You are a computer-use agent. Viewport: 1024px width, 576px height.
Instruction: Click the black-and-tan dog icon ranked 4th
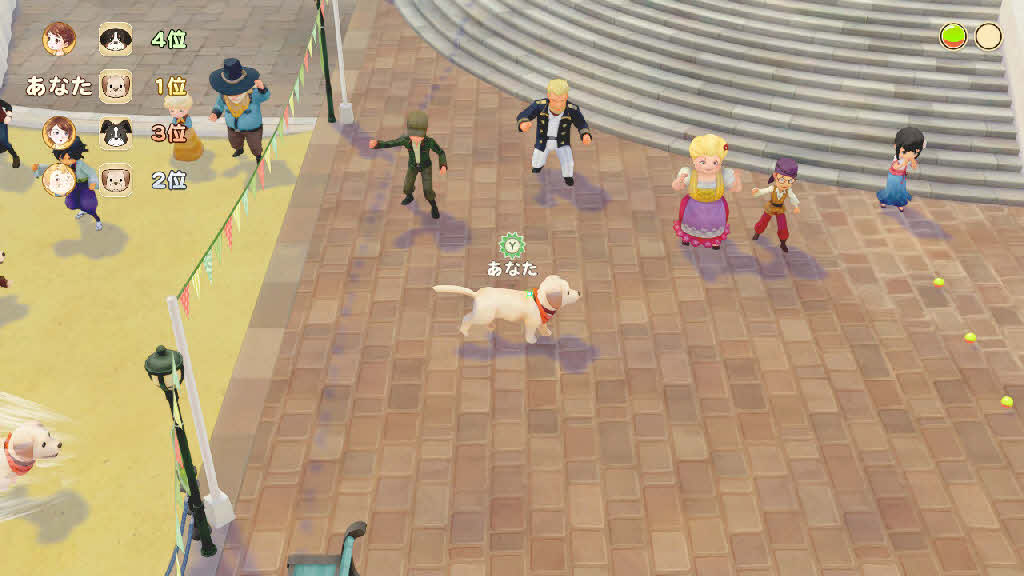[115, 39]
